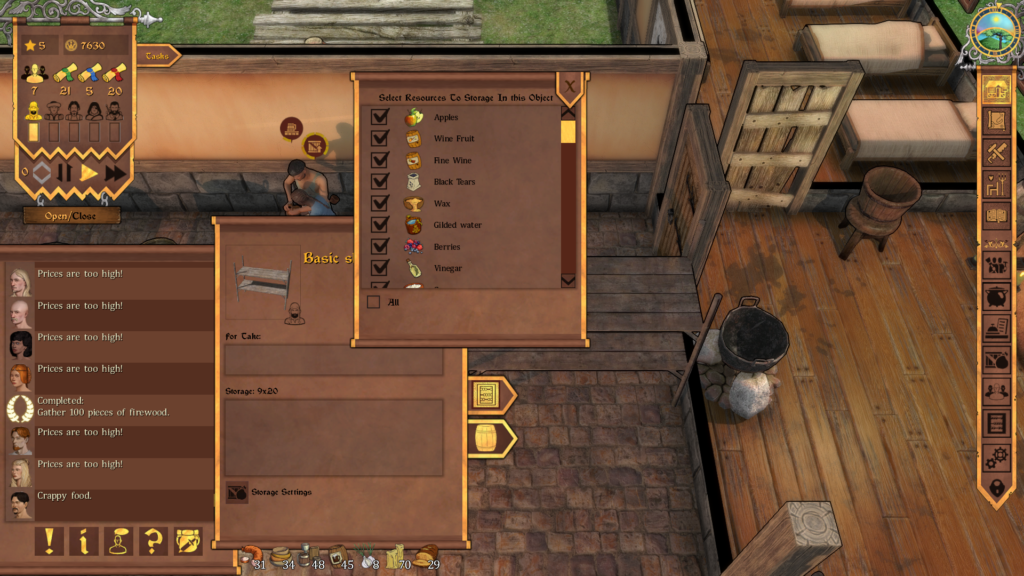Show the exclamation mark alerts filter

click(49, 541)
